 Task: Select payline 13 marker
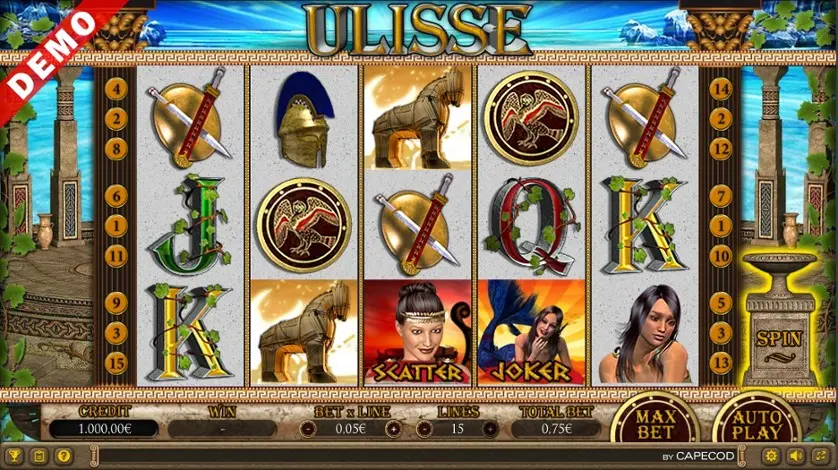(718, 362)
